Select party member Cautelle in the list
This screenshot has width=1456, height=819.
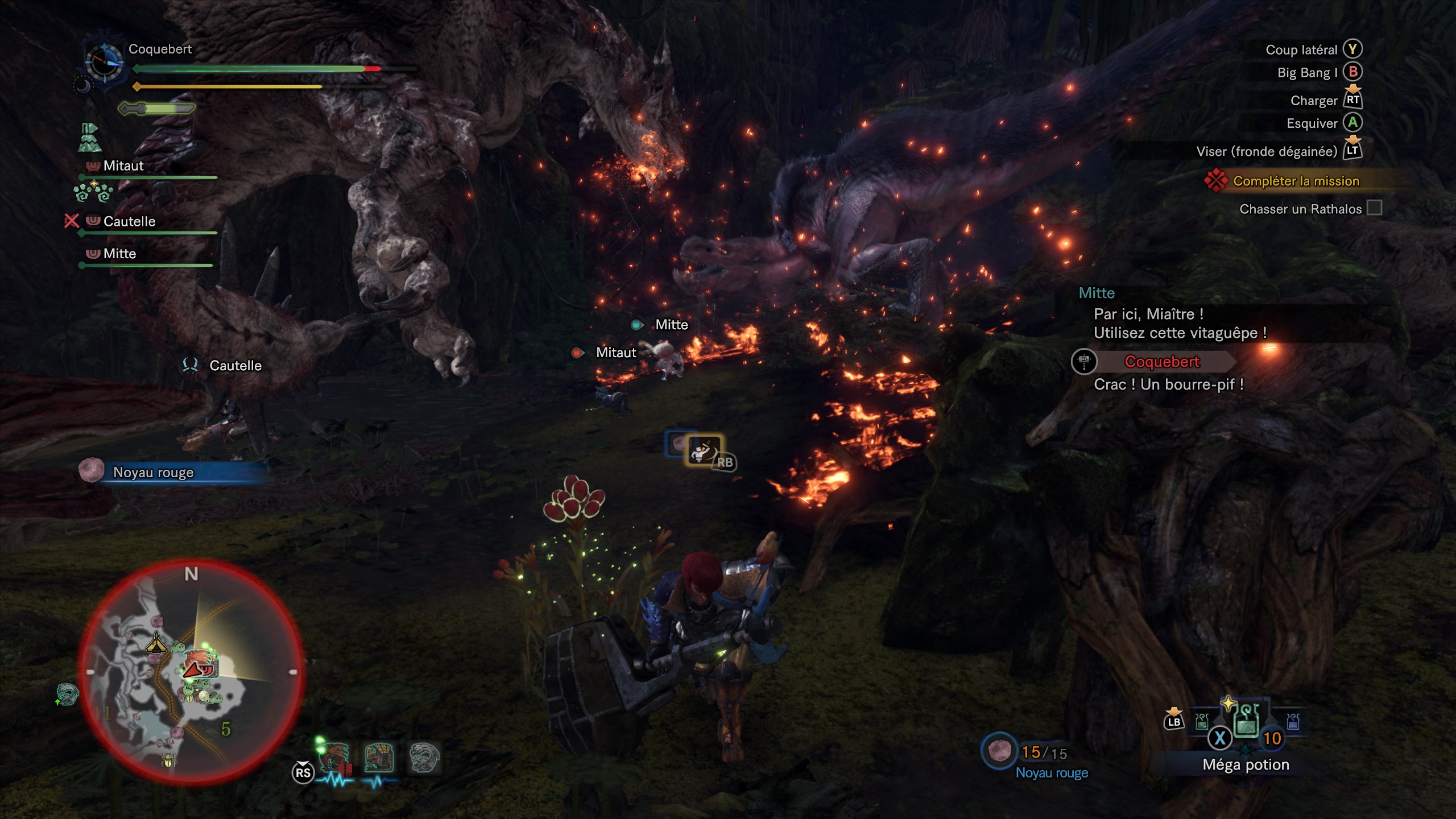[129, 222]
